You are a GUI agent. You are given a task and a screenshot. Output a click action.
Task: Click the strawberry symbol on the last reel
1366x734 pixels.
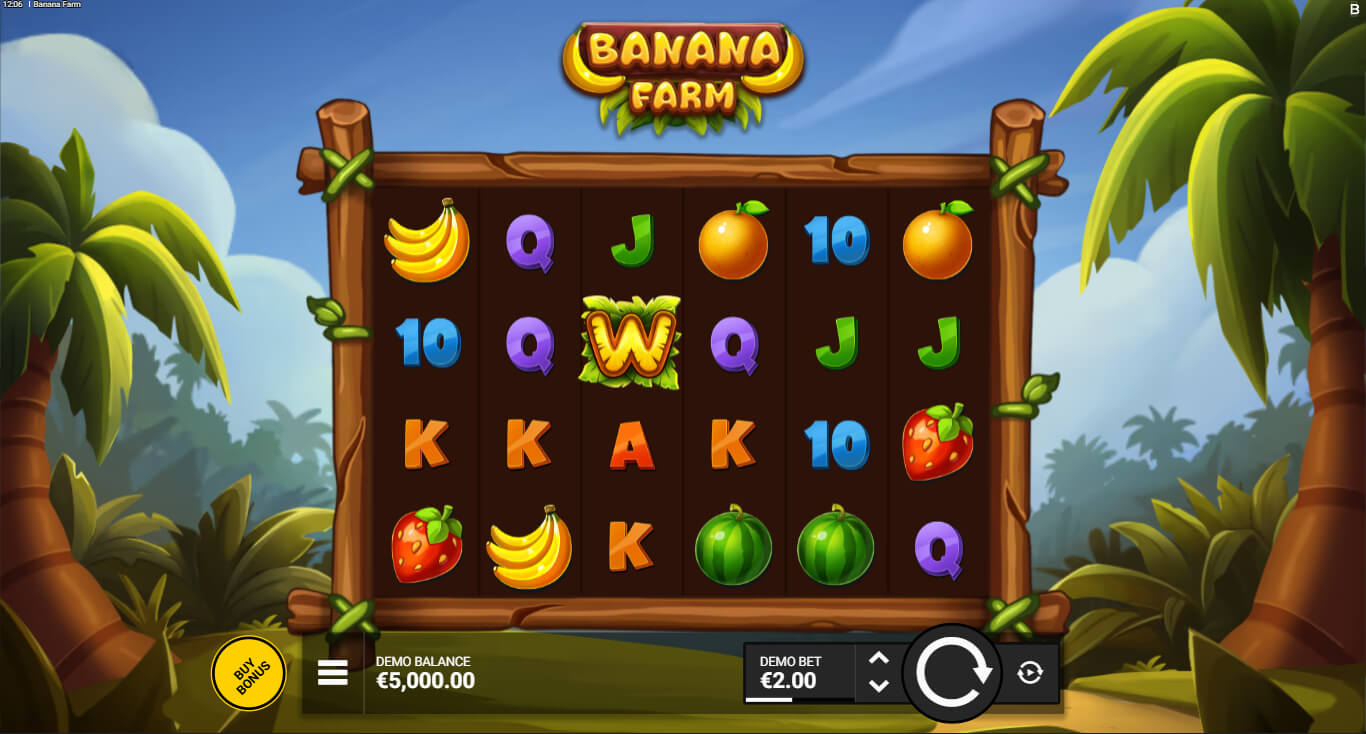pyautogui.click(x=937, y=440)
